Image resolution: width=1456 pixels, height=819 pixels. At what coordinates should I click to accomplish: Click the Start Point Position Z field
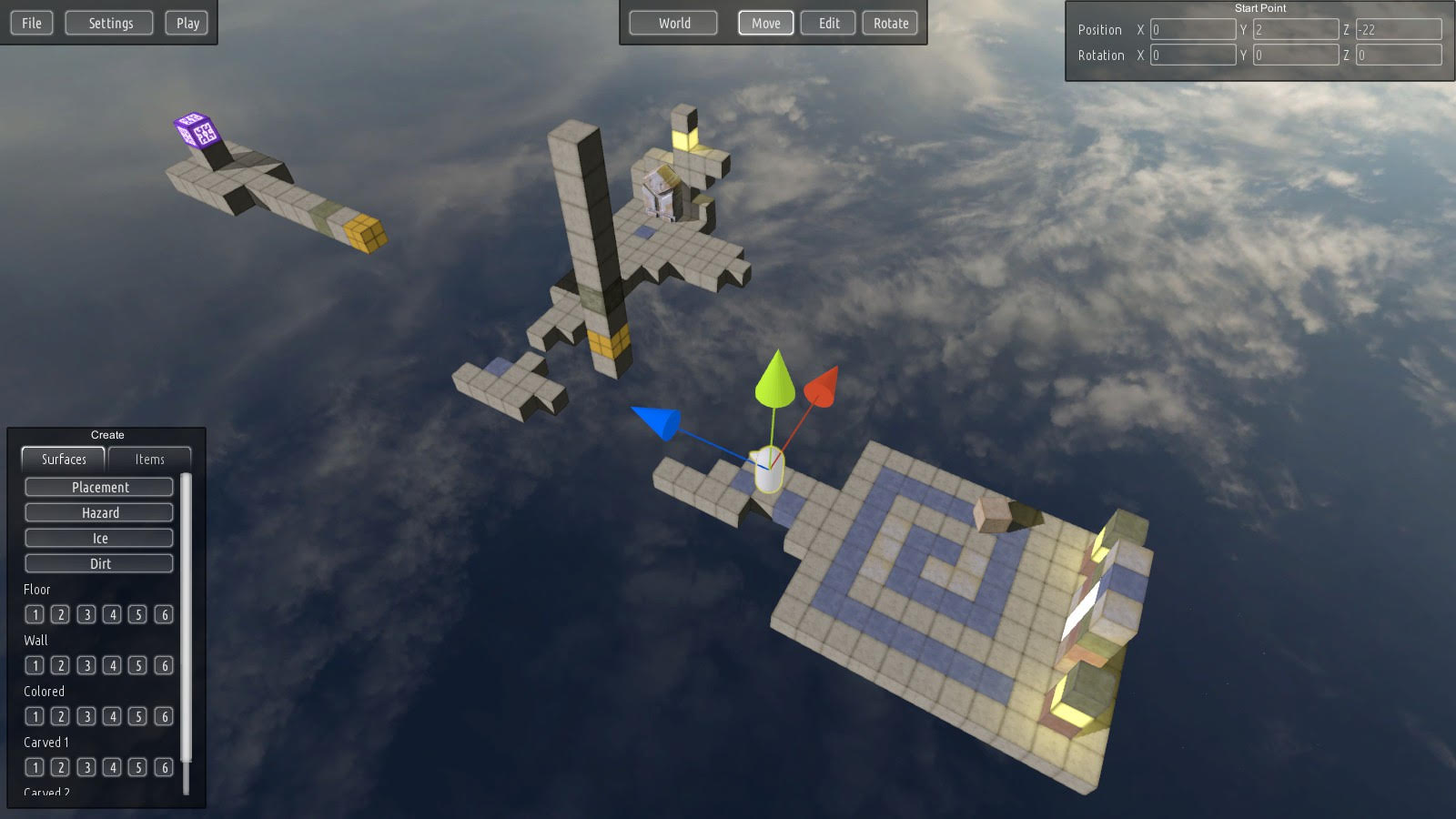(x=1399, y=29)
